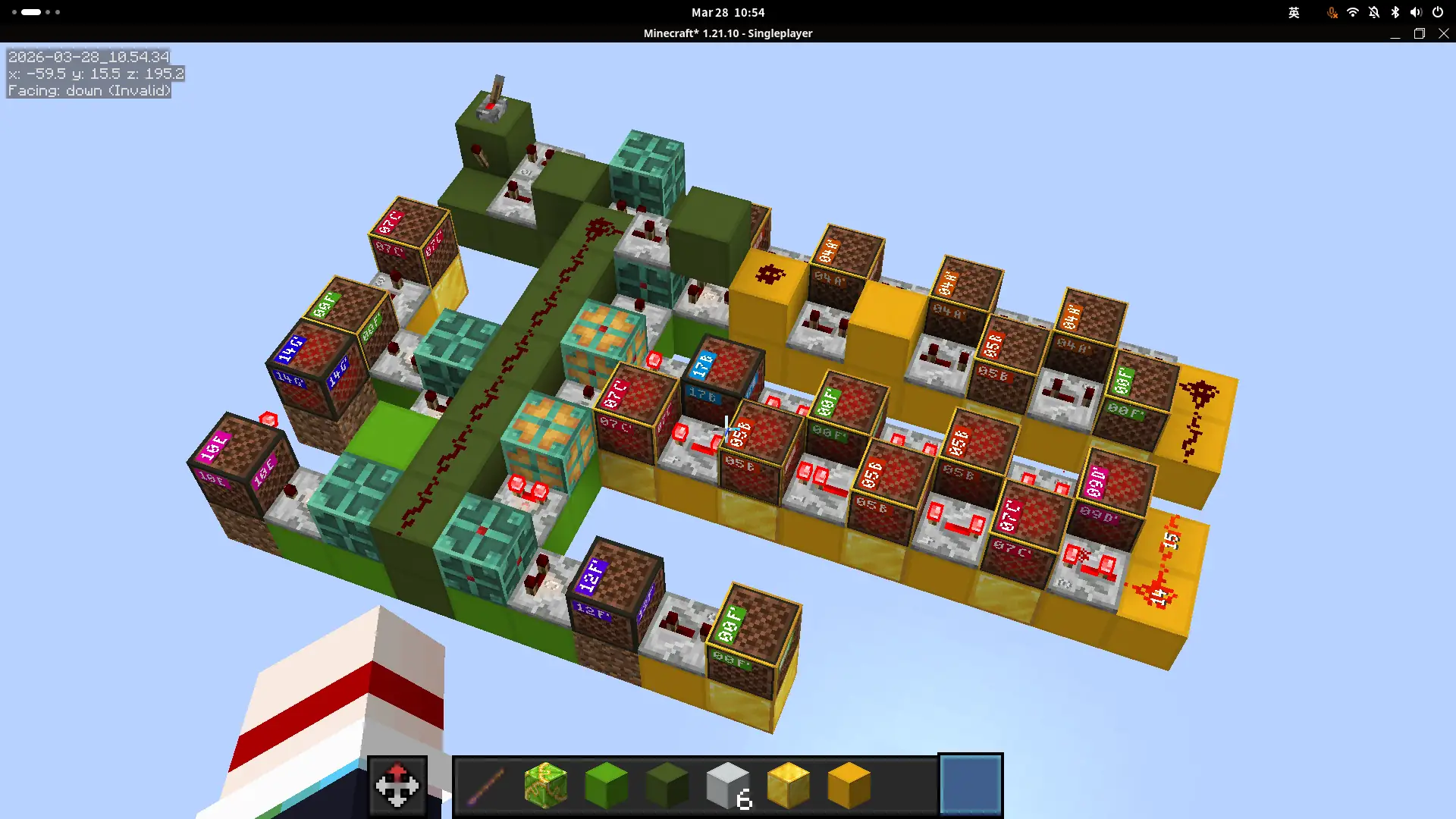
Task: Toggle Bluetooth from the system tray
Action: 1394,12
